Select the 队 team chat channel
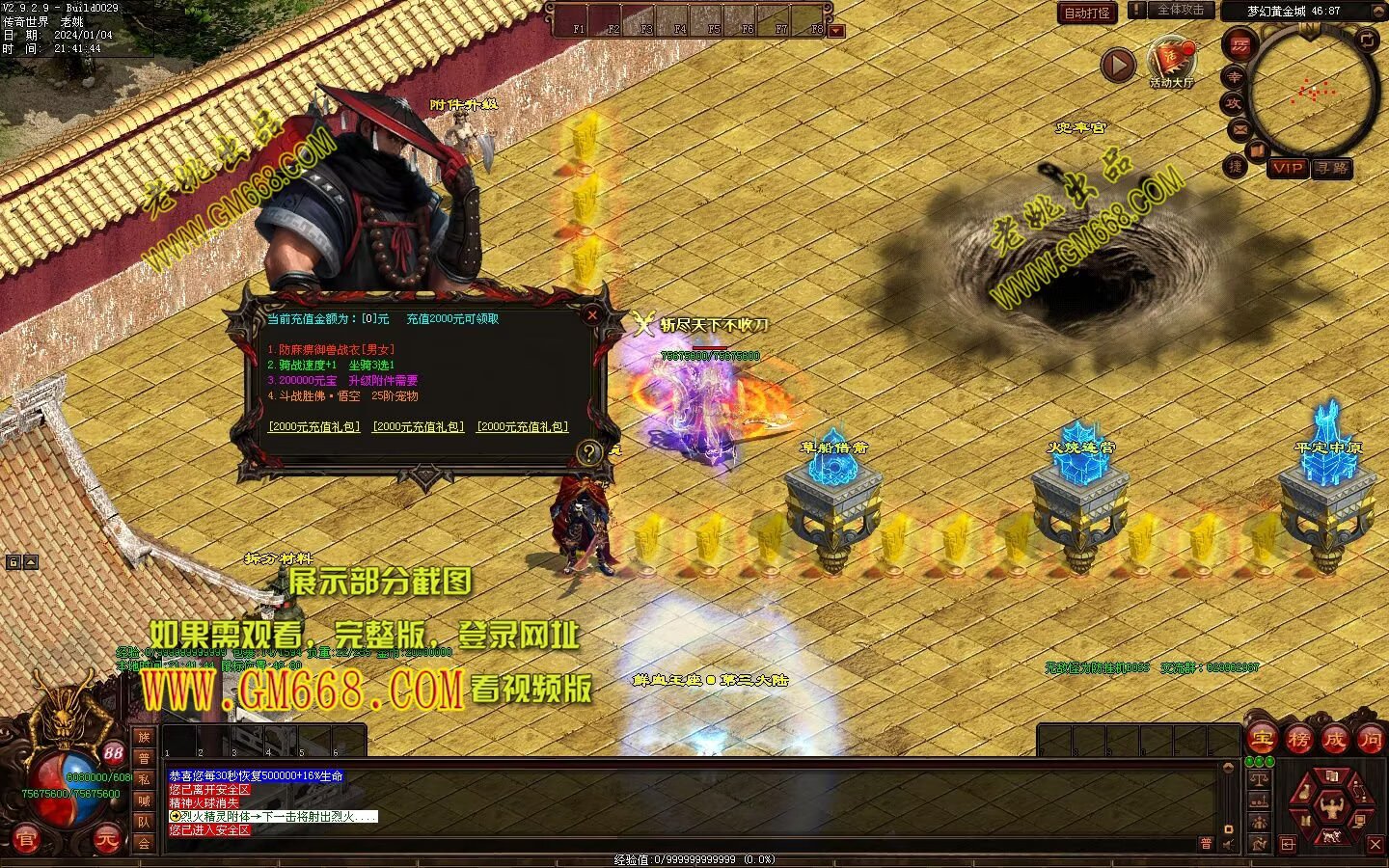This screenshot has width=1389, height=868. [x=144, y=822]
